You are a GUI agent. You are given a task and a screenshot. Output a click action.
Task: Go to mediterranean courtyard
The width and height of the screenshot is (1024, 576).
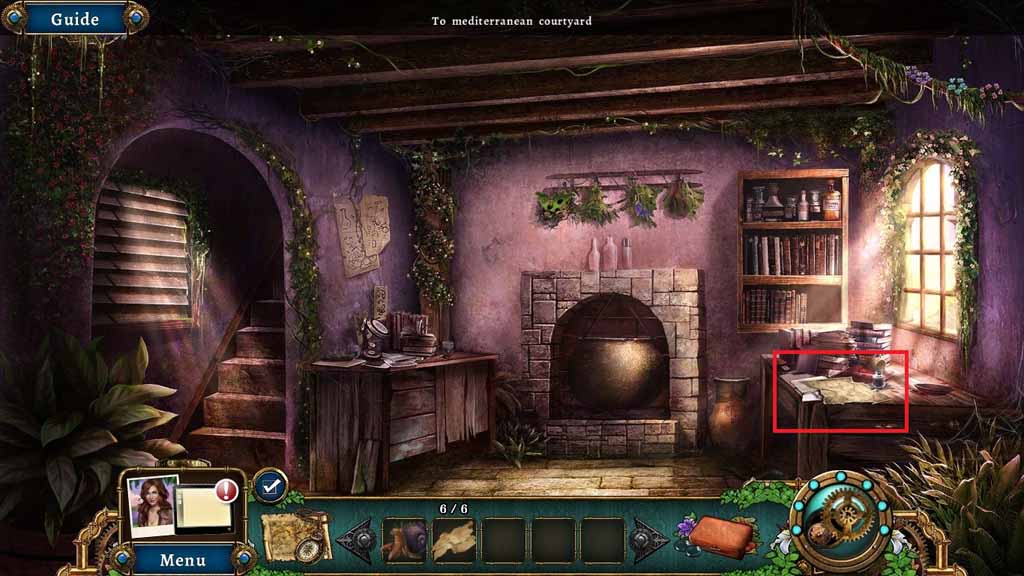(x=511, y=21)
